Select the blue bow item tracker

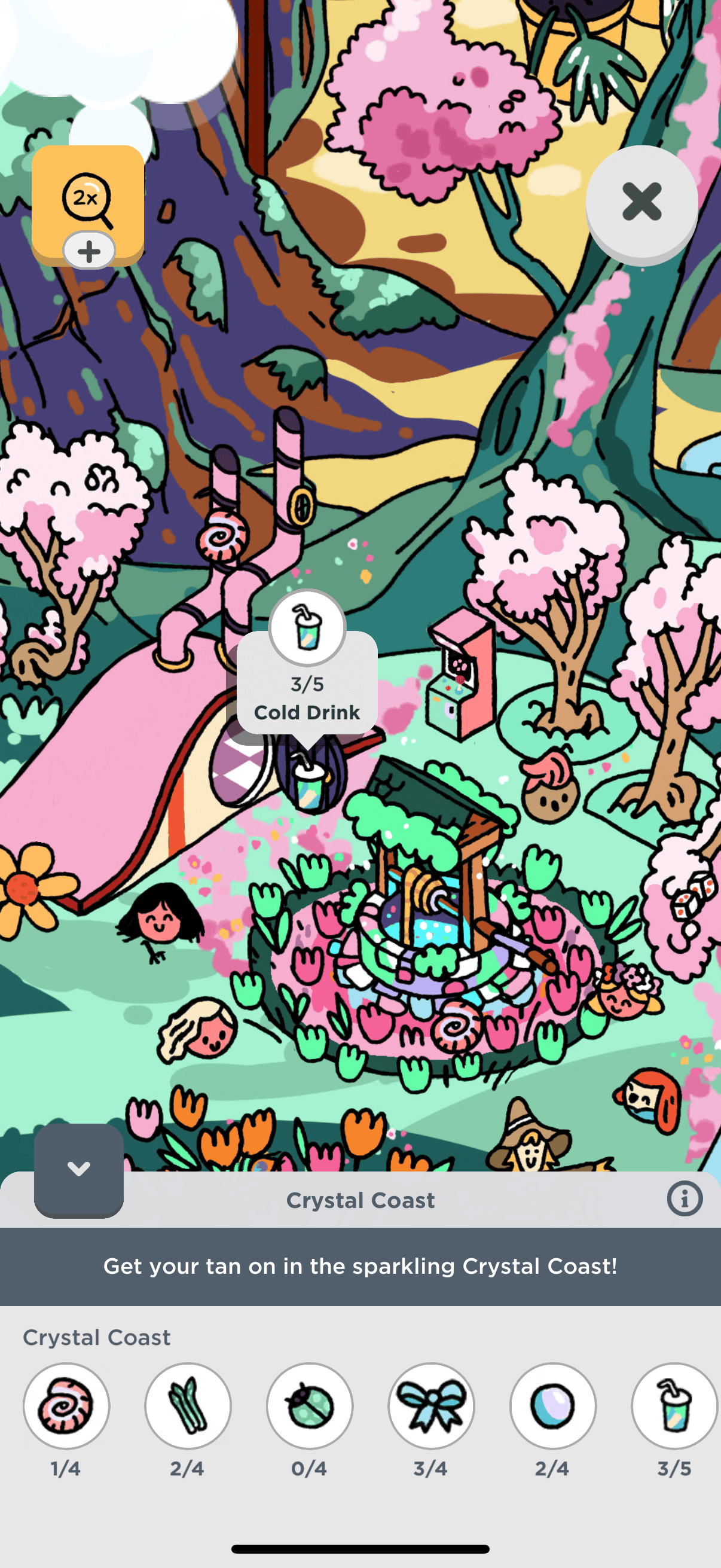click(432, 1405)
